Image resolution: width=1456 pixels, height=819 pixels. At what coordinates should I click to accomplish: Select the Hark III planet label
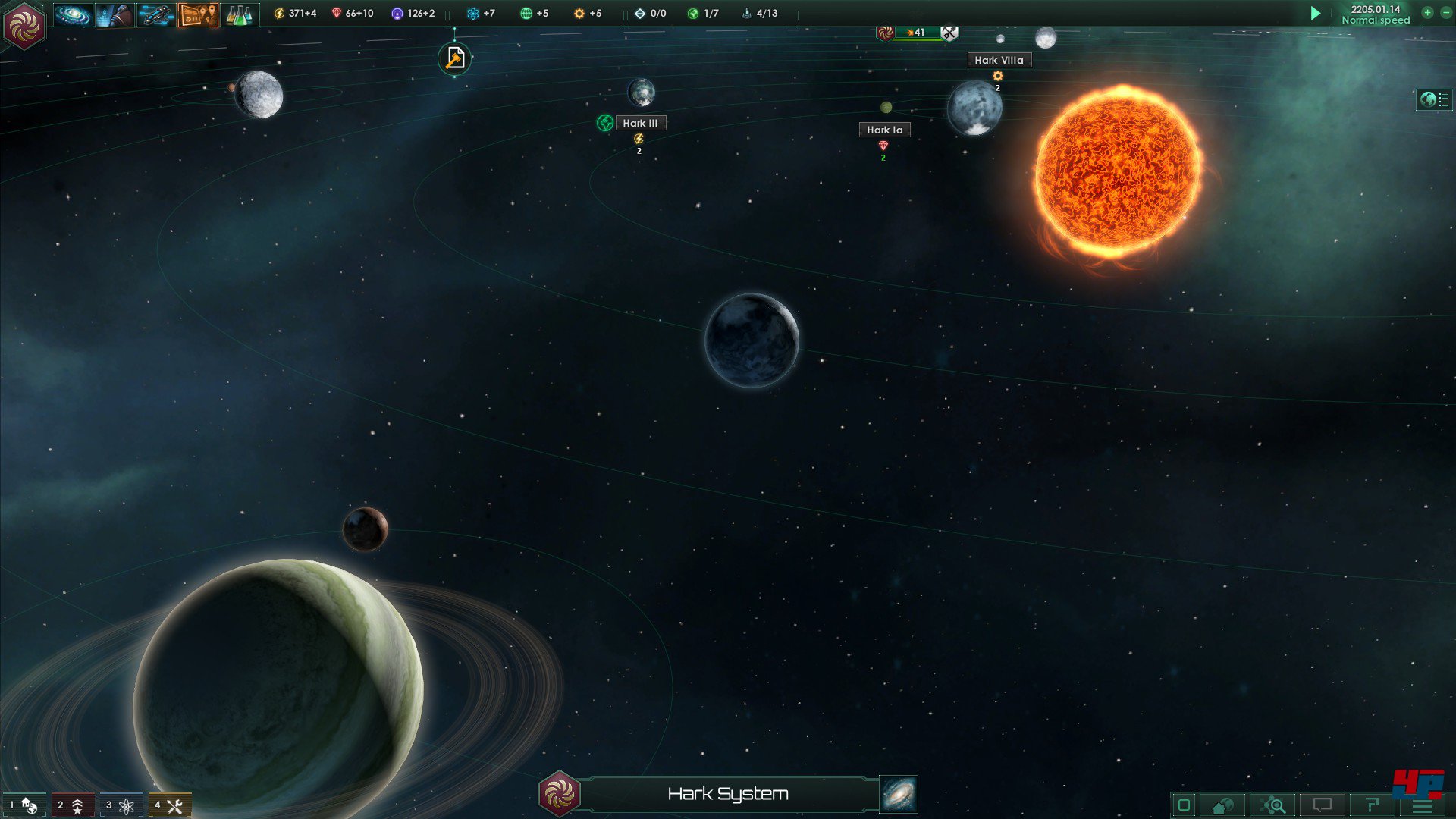point(640,123)
